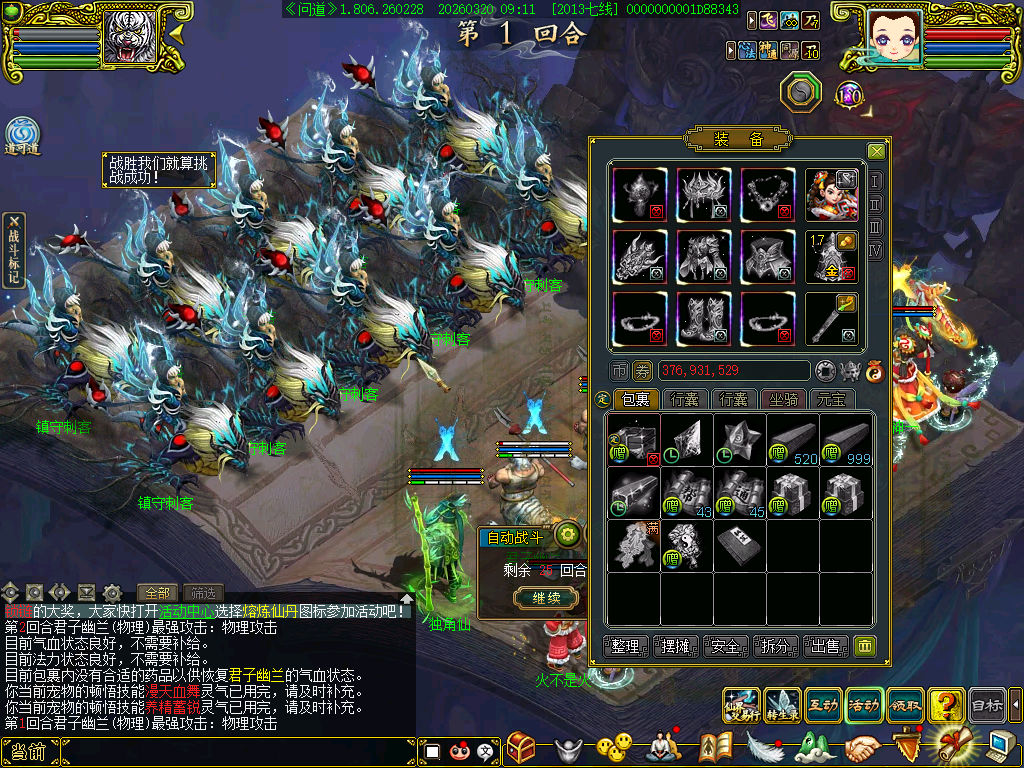This screenshot has height=768, width=1024.
Task: Close the equipment window
Action: (876, 151)
